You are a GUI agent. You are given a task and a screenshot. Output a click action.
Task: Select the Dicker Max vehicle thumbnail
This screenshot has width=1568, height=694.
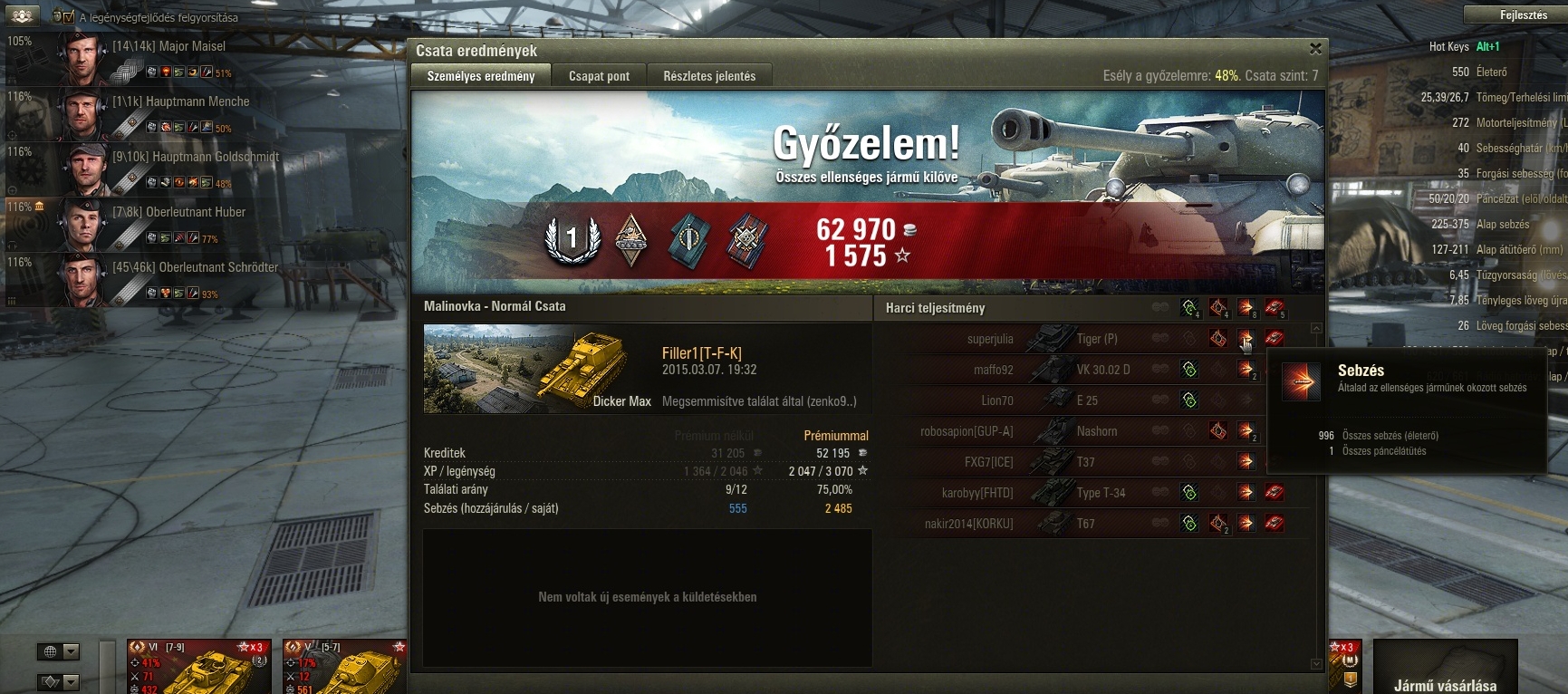click(538, 369)
